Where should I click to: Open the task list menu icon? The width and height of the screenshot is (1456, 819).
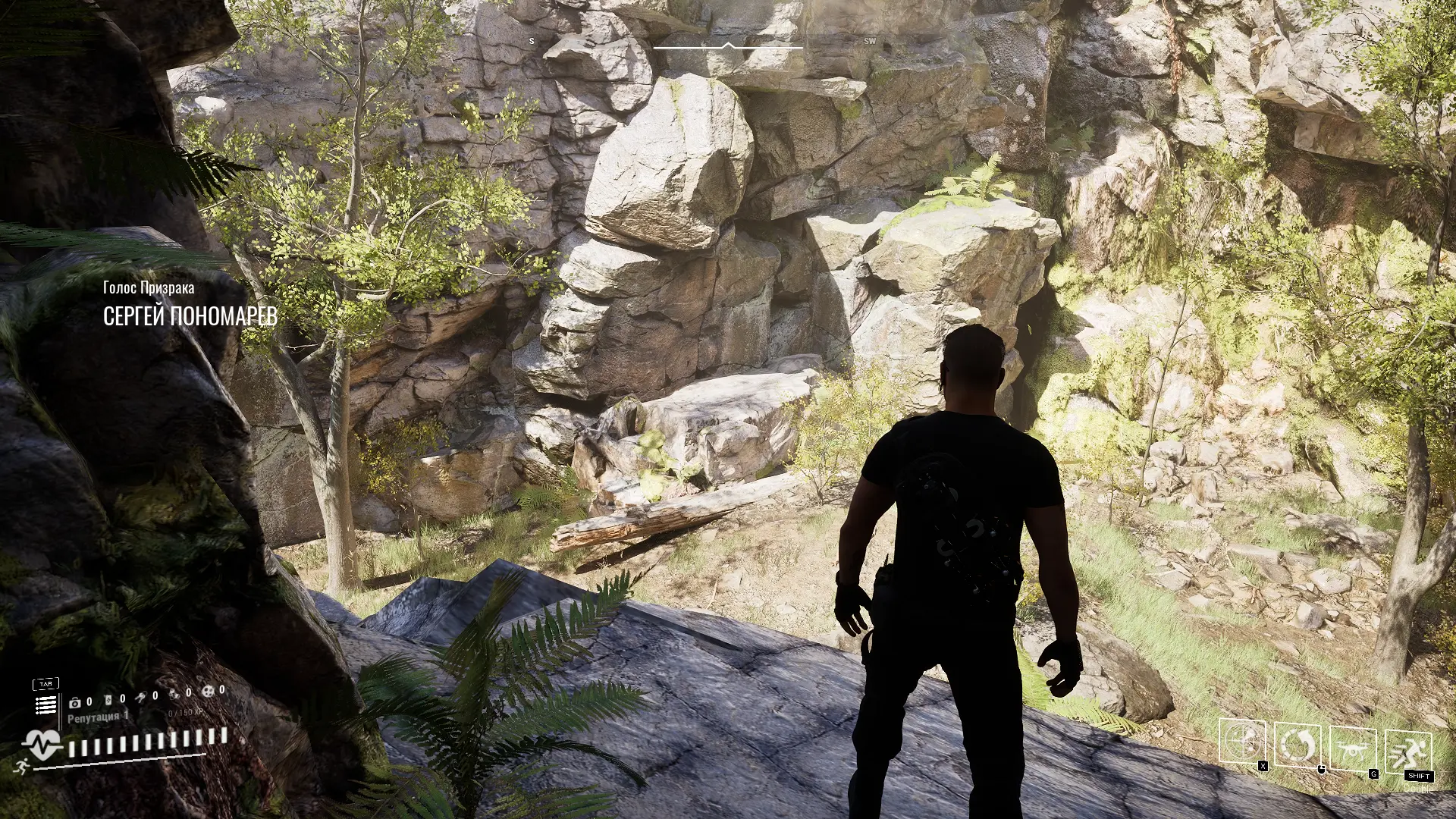click(x=45, y=705)
